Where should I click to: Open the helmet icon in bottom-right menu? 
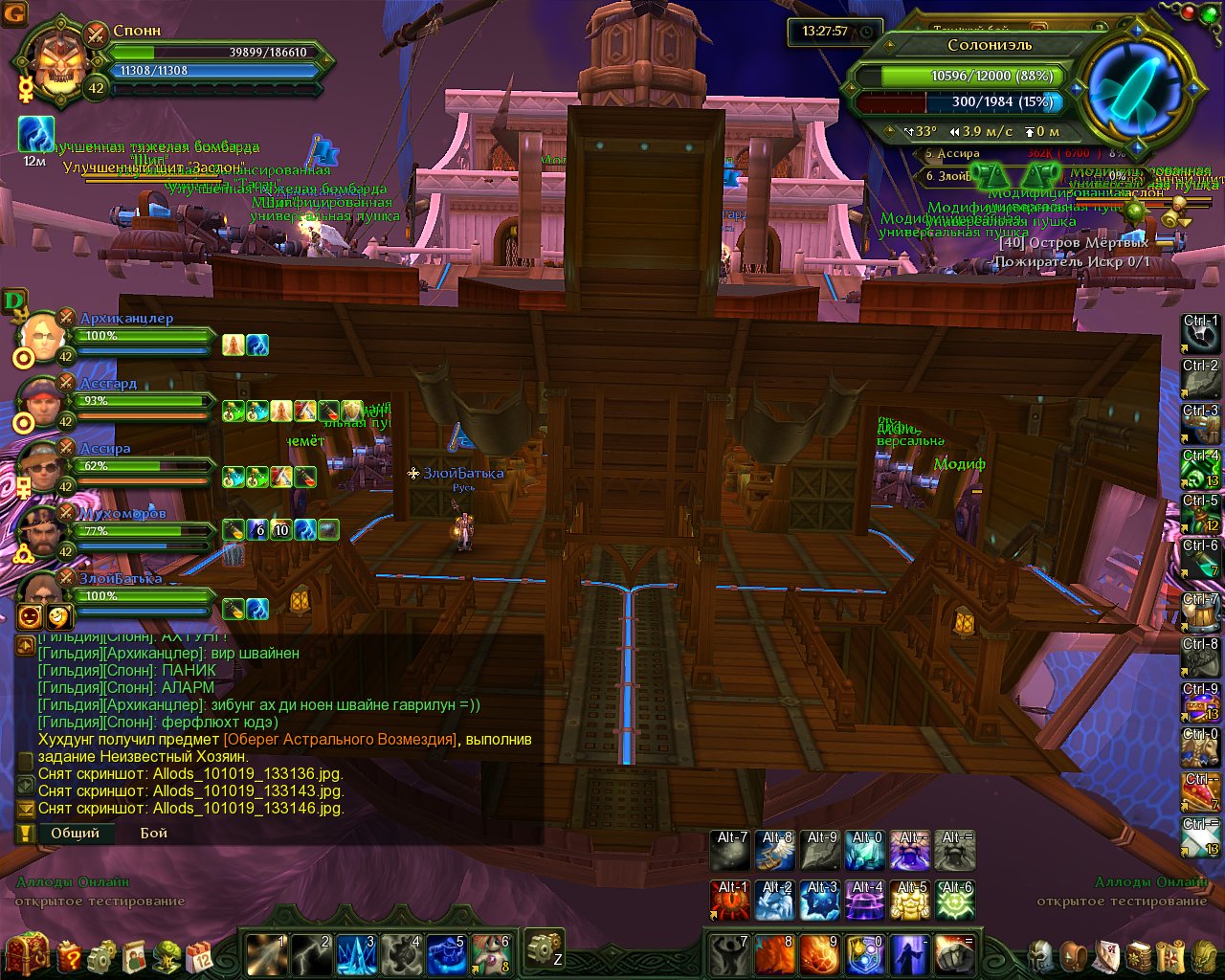[1040, 955]
